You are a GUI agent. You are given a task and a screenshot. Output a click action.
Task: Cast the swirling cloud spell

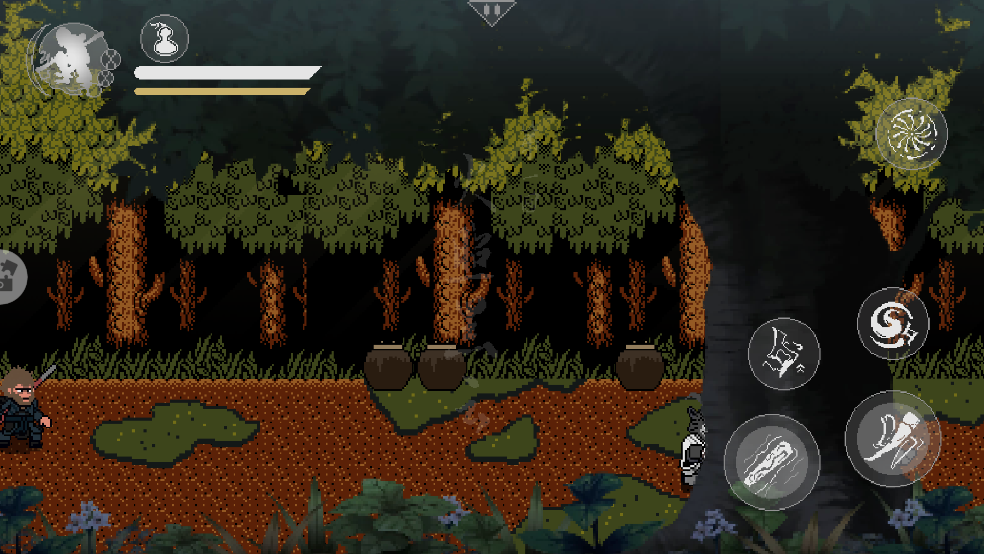click(x=892, y=323)
